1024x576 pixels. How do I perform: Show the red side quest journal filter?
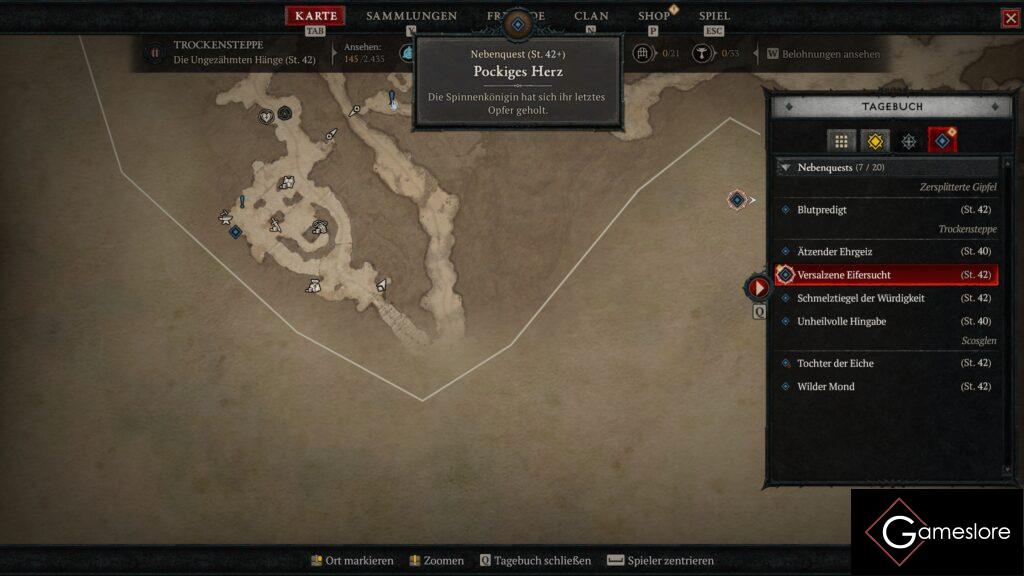(x=942, y=141)
